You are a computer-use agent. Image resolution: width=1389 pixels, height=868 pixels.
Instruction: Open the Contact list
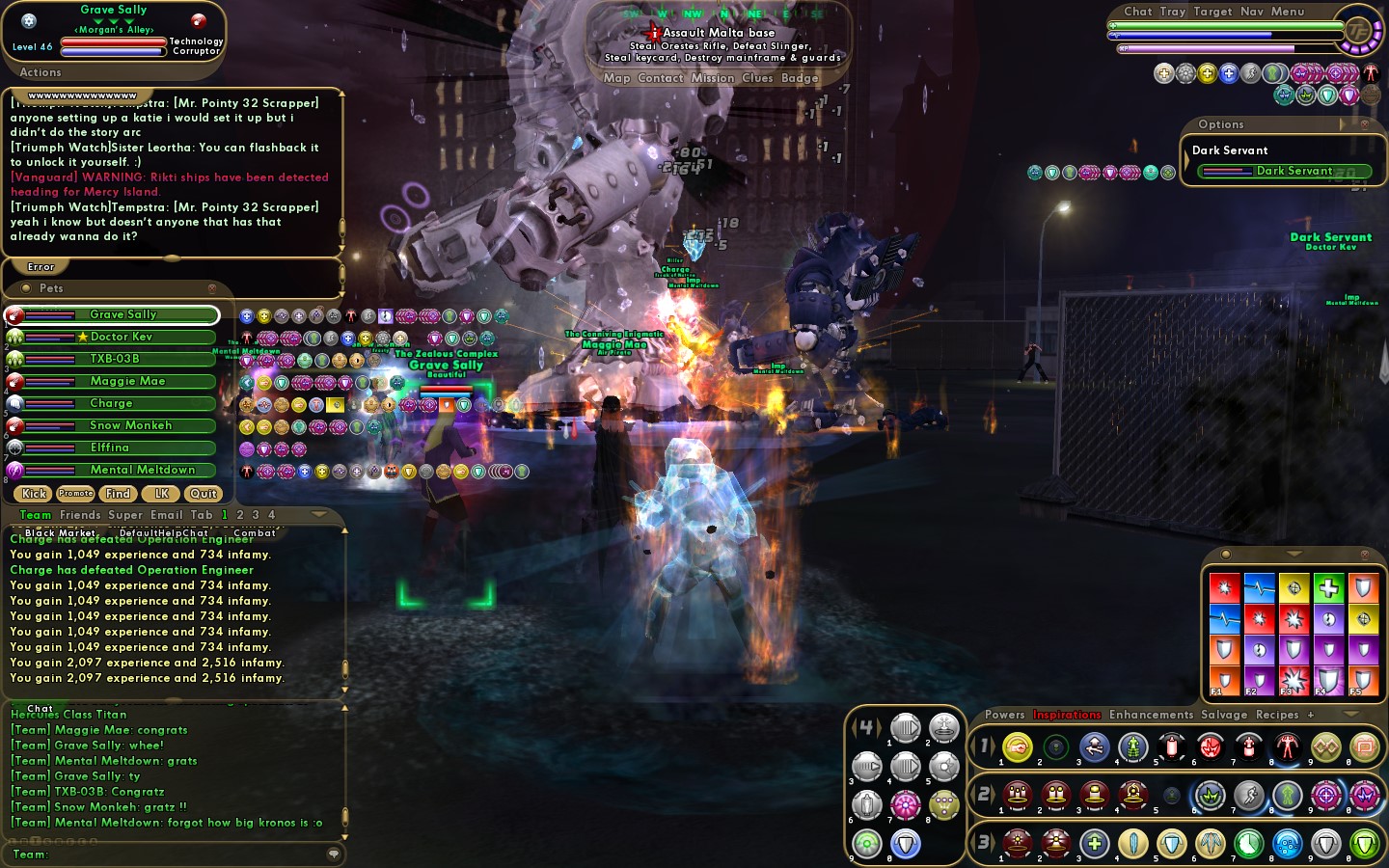click(x=660, y=78)
